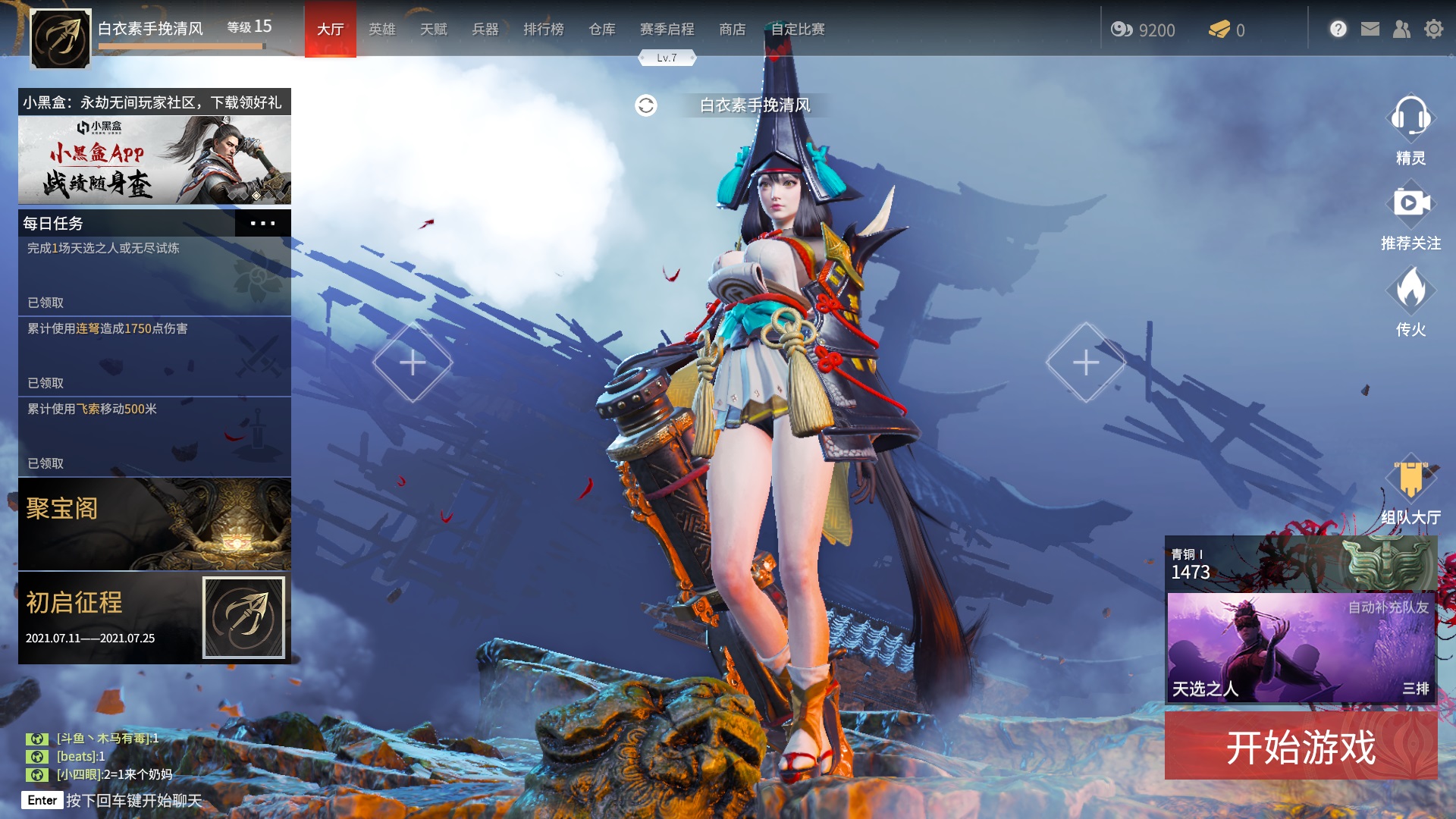Viewport: 1456px width, 819px height.
Task: Open the 兵器 weapons tab
Action: (x=485, y=30)
